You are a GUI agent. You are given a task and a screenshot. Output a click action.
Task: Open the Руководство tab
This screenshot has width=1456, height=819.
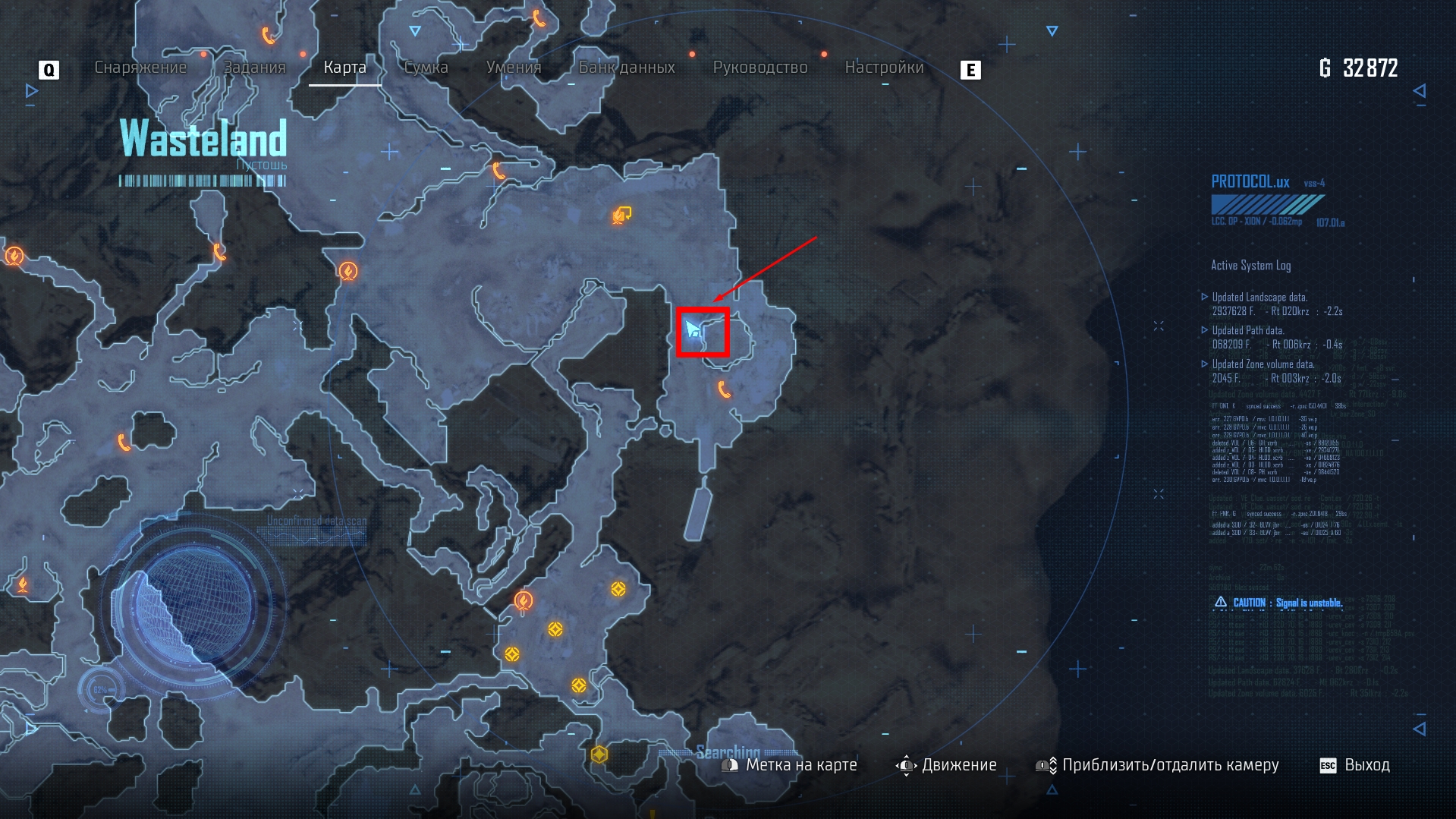[760, 68]
